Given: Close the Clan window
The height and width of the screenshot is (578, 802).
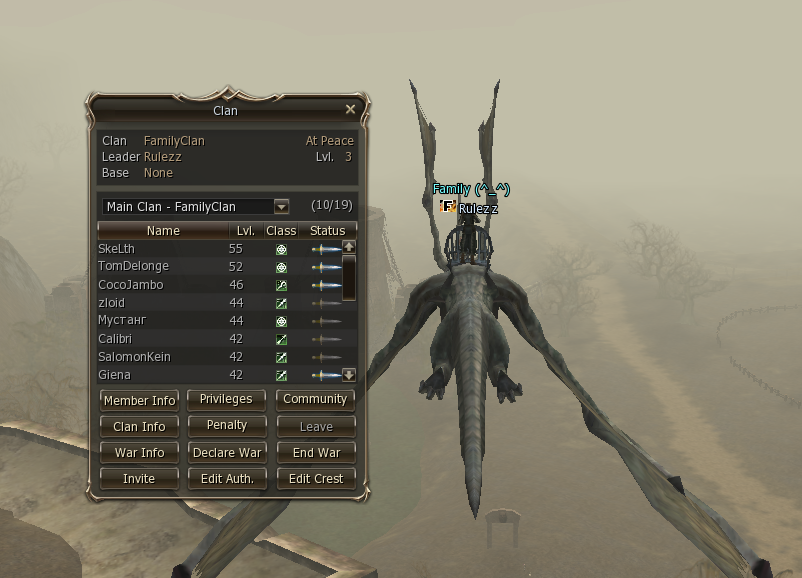Looking at the screenshot, I should [x=350, y=109].
